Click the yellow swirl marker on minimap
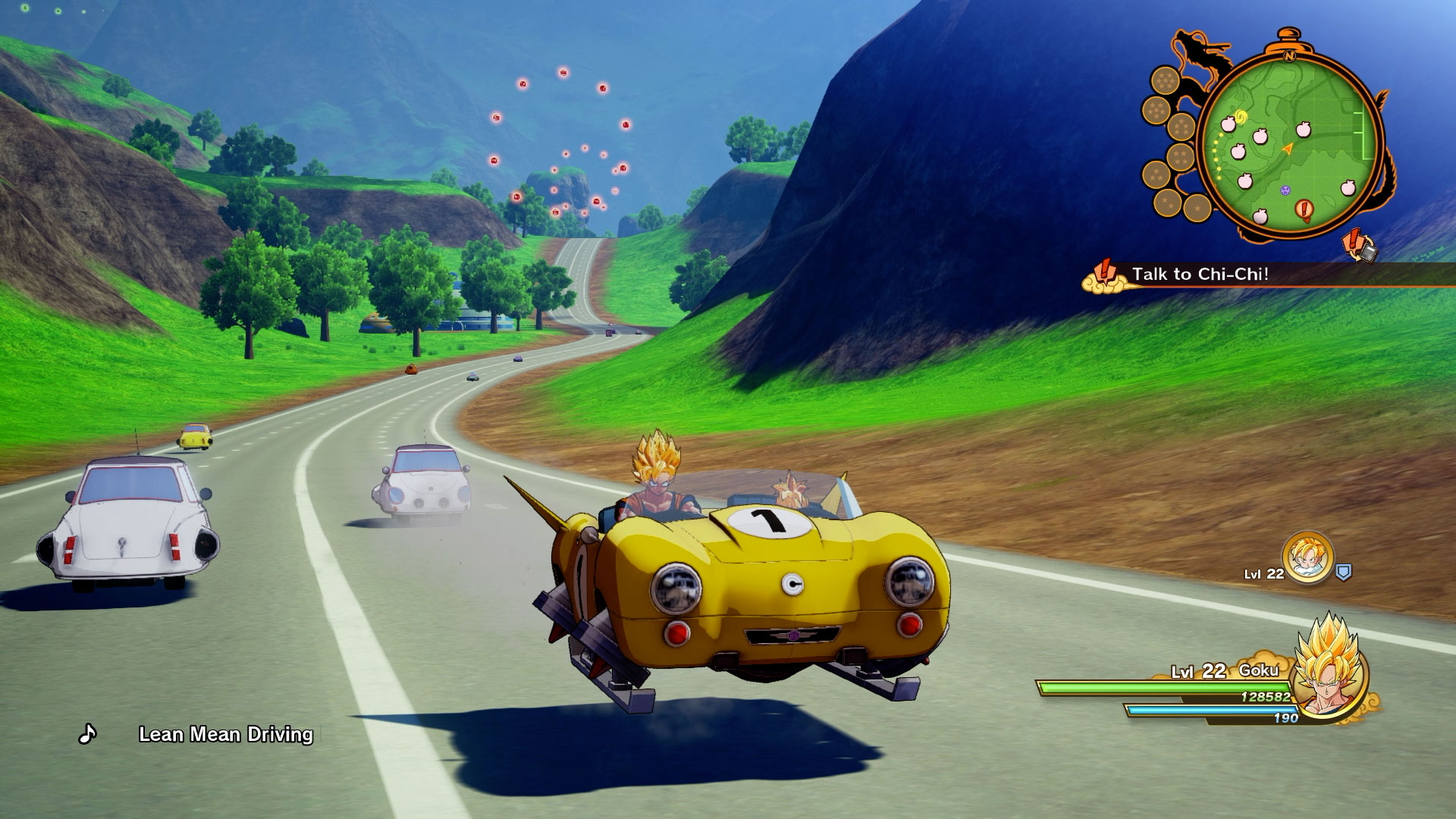Image resolution: width=1456 pixels, height=819 pixels. coord(1241,117)
